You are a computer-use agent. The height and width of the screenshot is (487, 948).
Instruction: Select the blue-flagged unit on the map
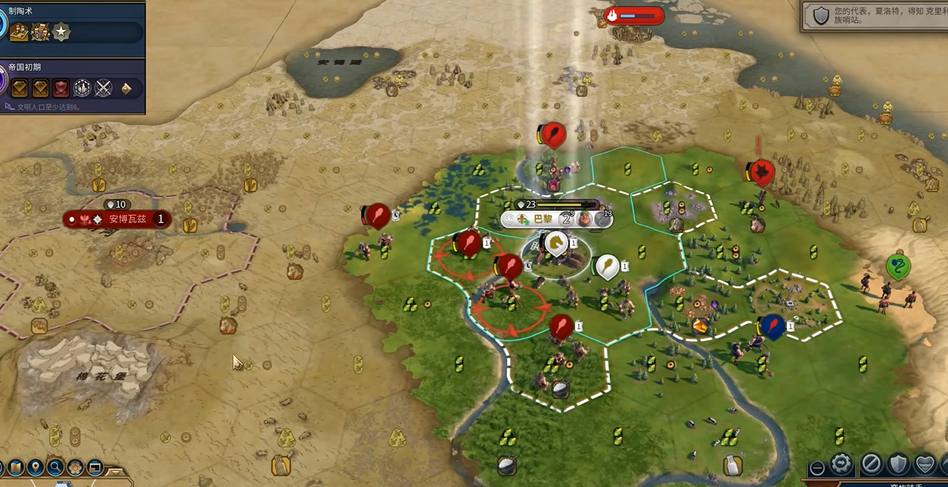[771, 326]
